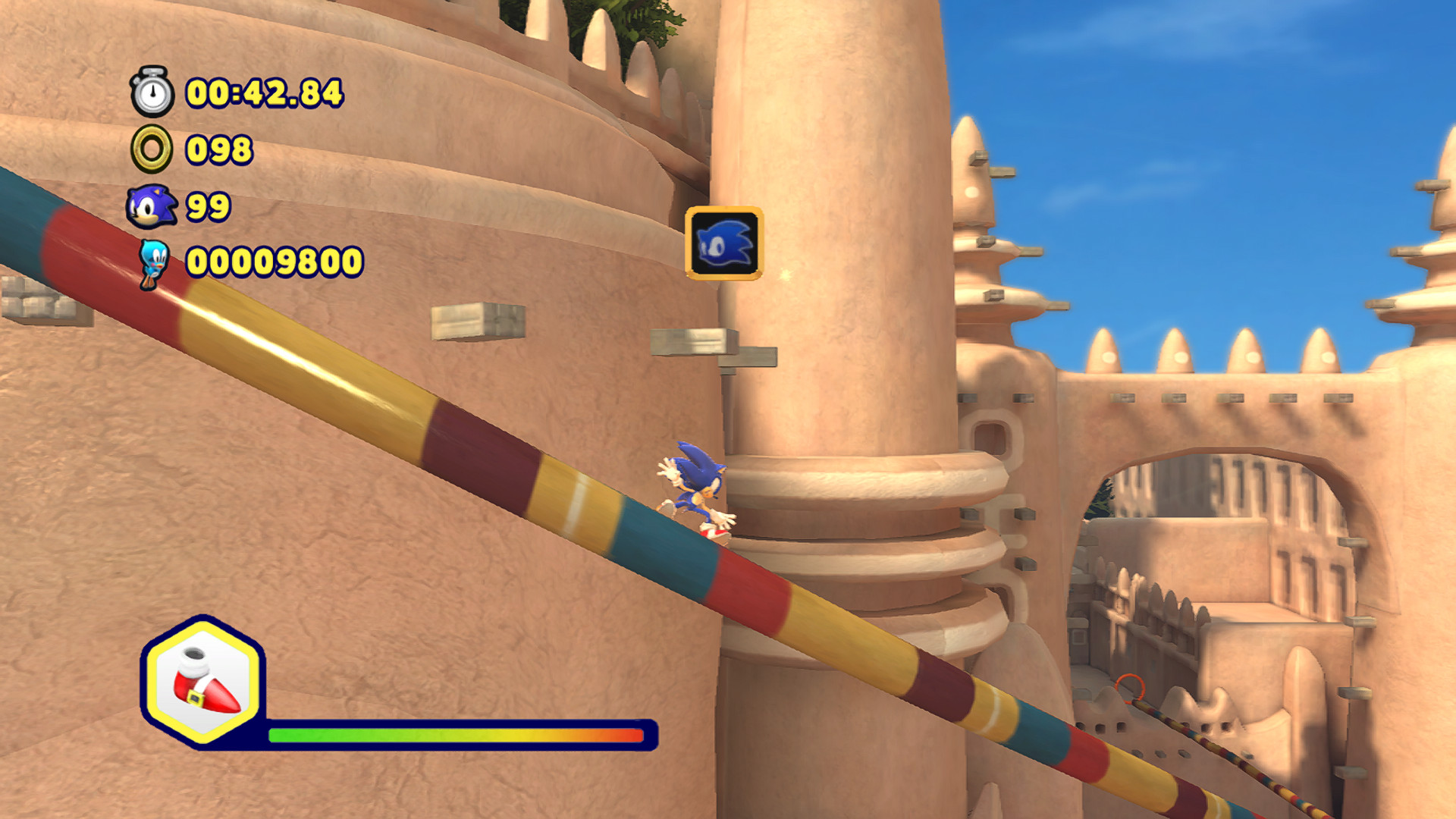
Task: Click the lives count 99 label
Action: (x=208, y=206)
